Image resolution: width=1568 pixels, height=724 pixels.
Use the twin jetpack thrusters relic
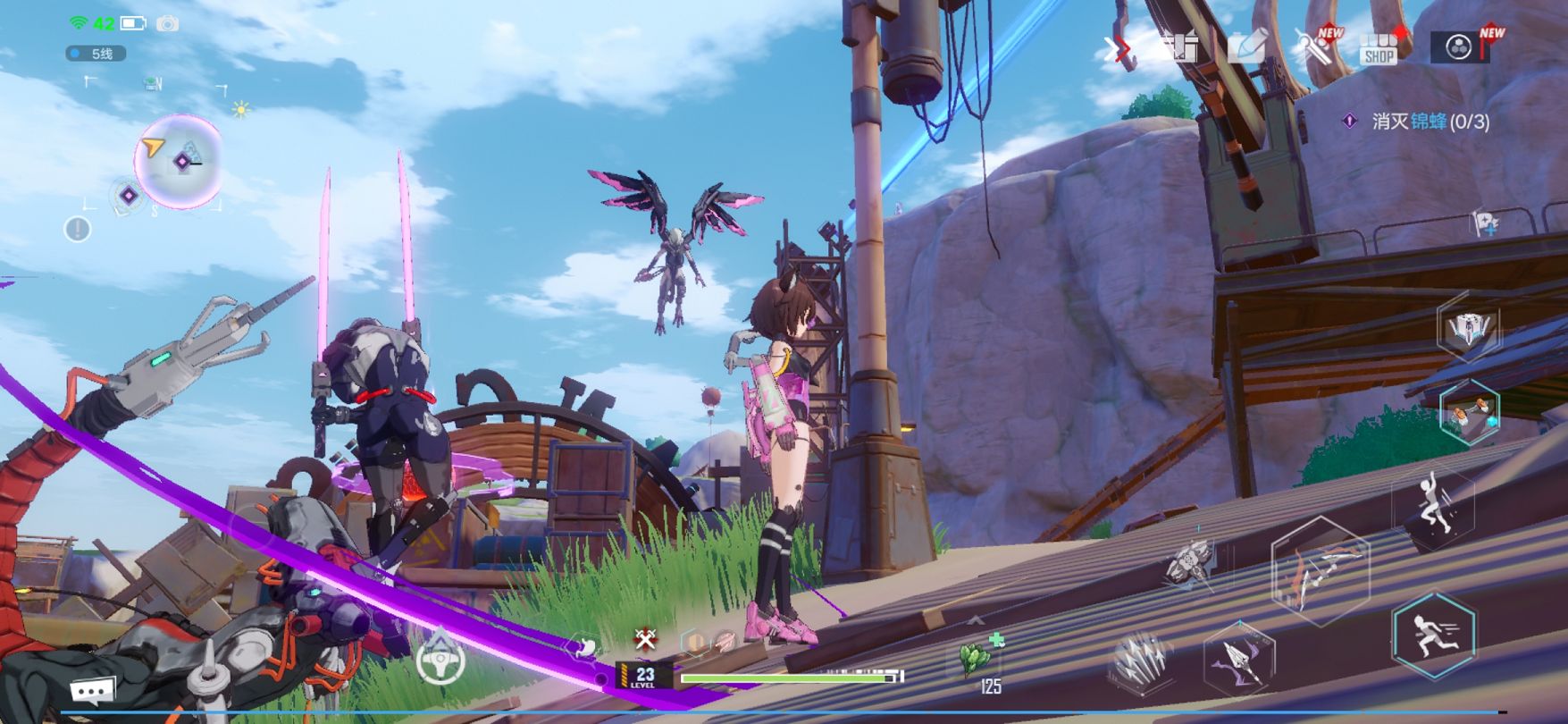pos(1470,412)
